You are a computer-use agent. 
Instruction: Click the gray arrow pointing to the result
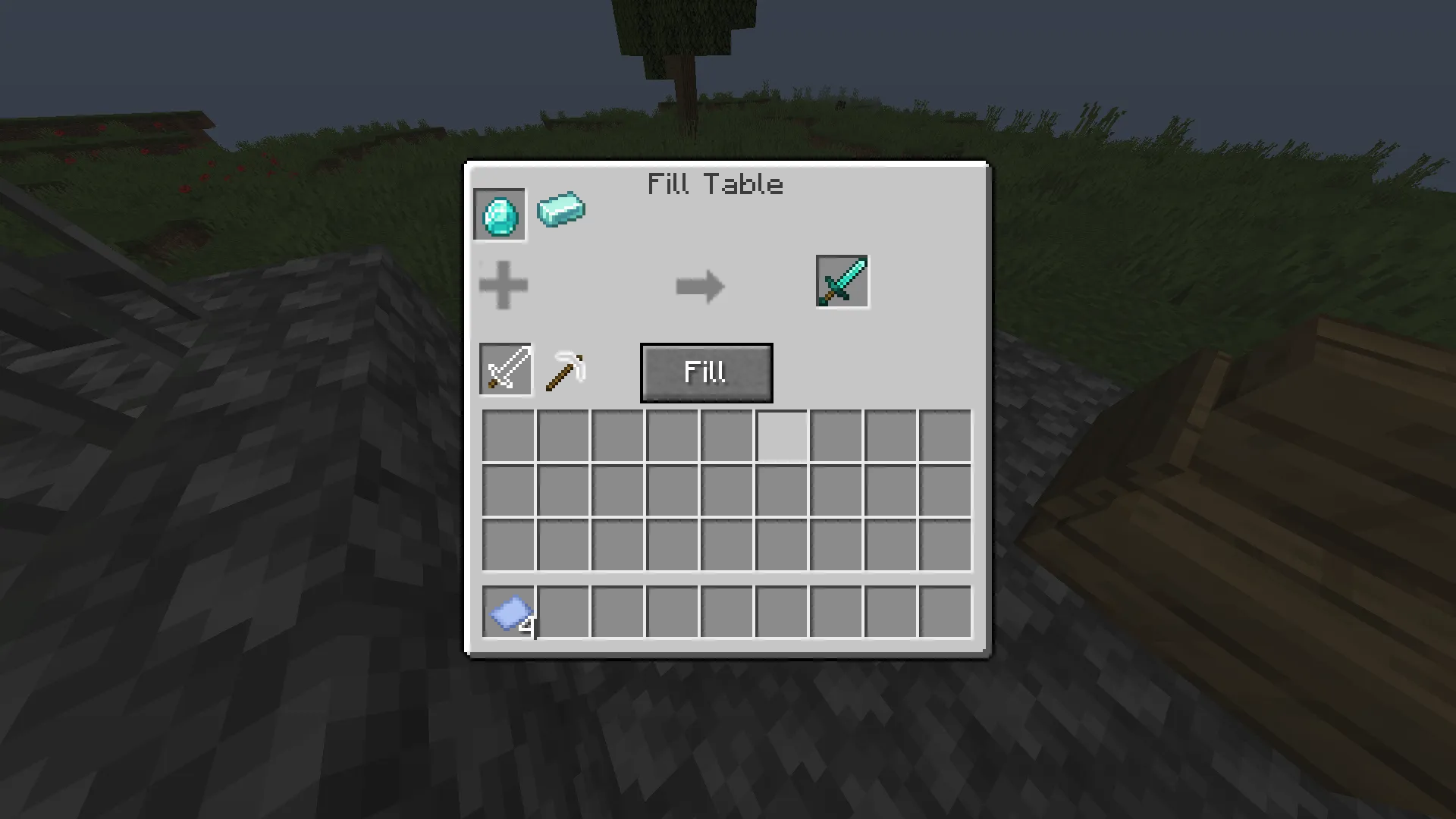click(699, 286)
